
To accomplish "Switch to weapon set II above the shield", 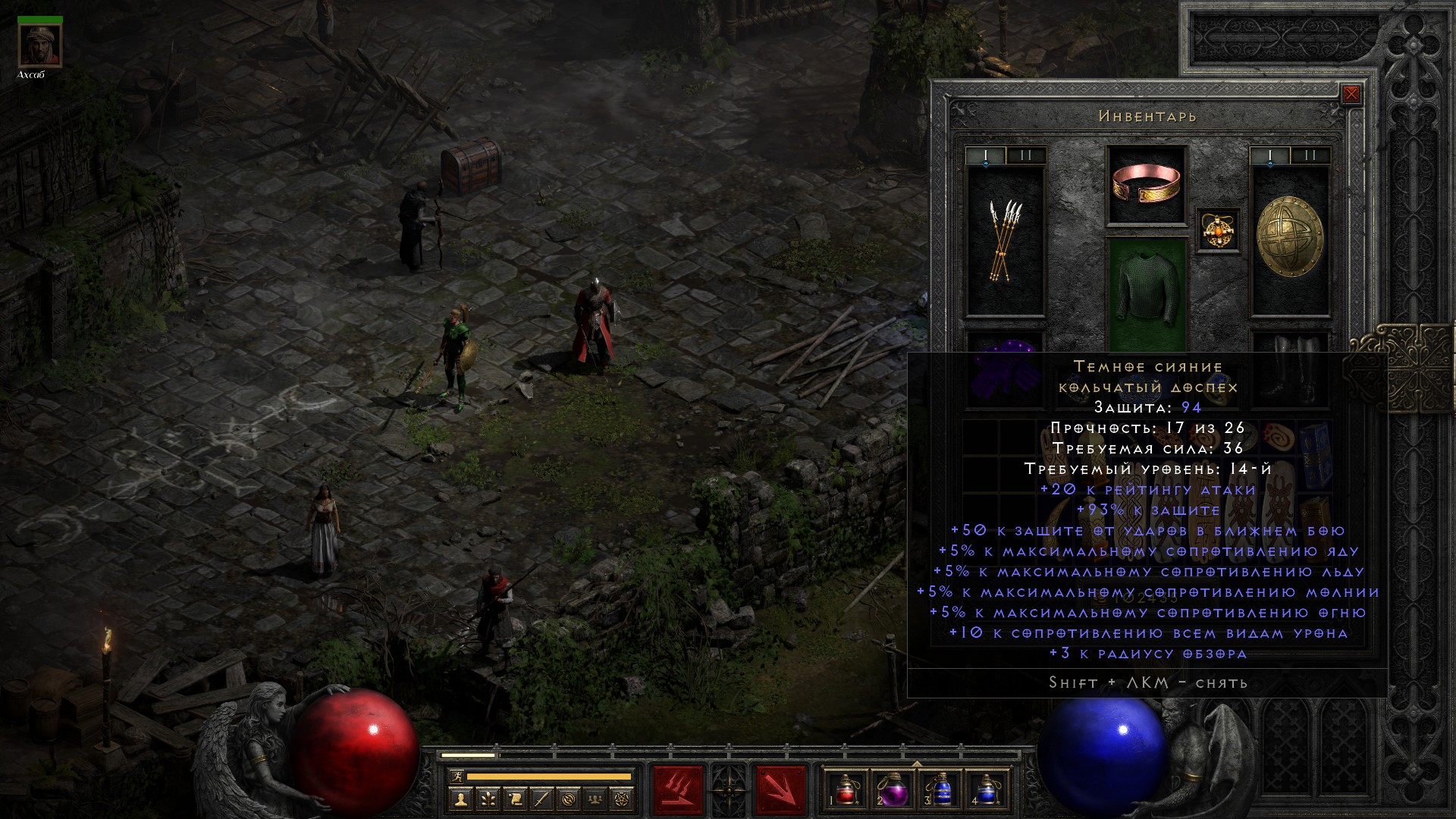I will coord(1310,155).
